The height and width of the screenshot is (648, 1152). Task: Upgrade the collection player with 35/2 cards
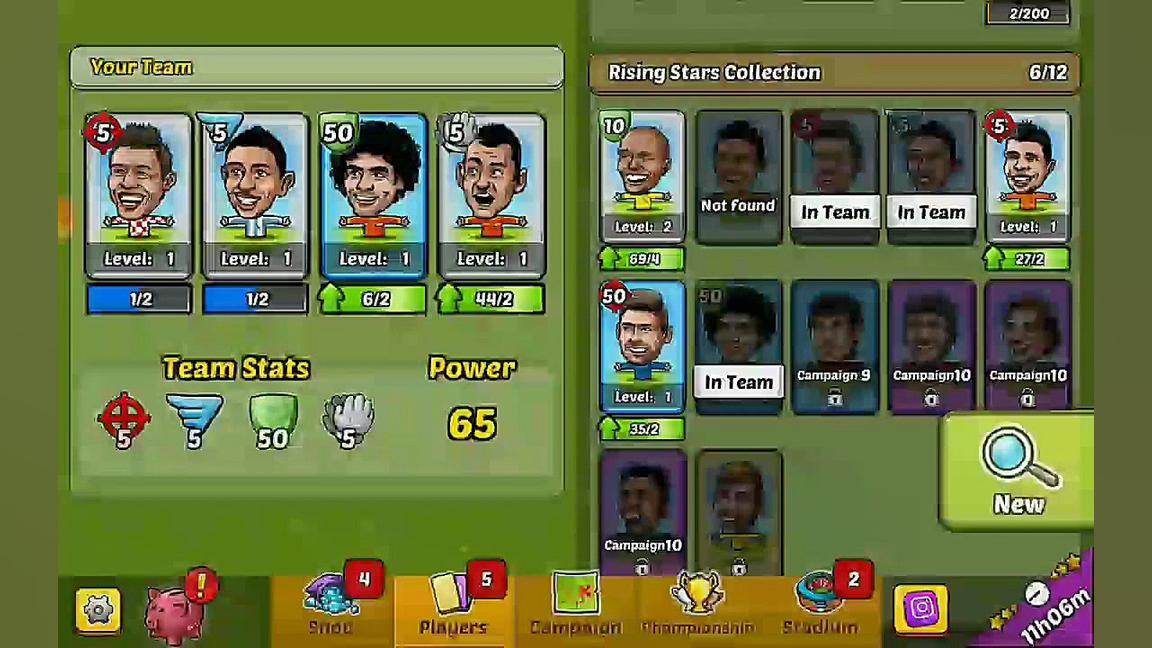coord(642,429)
